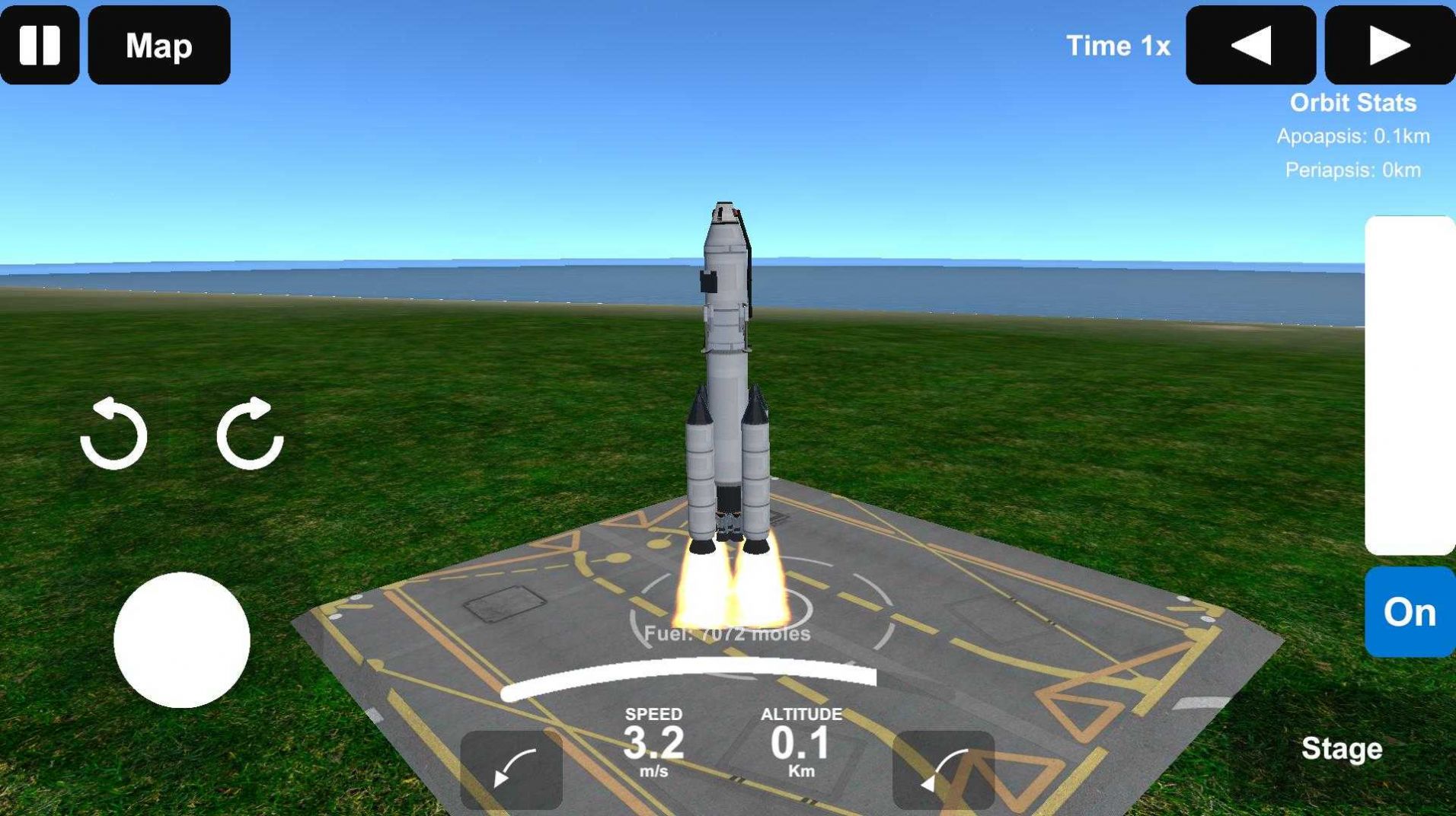
Task: Tap the throttle slider track
Action: click(x=1413, y=381)
